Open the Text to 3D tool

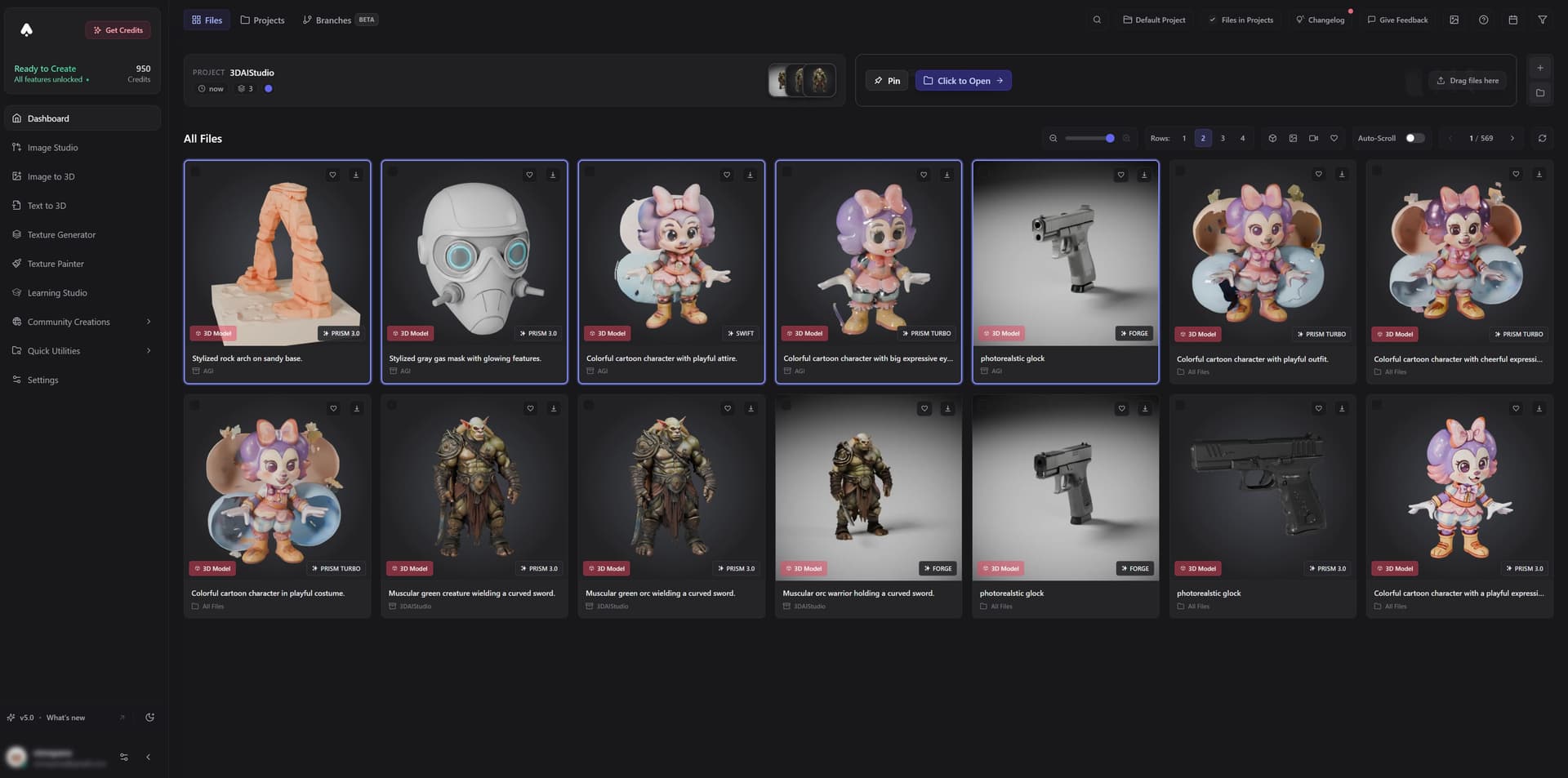[x=47, y=205]
